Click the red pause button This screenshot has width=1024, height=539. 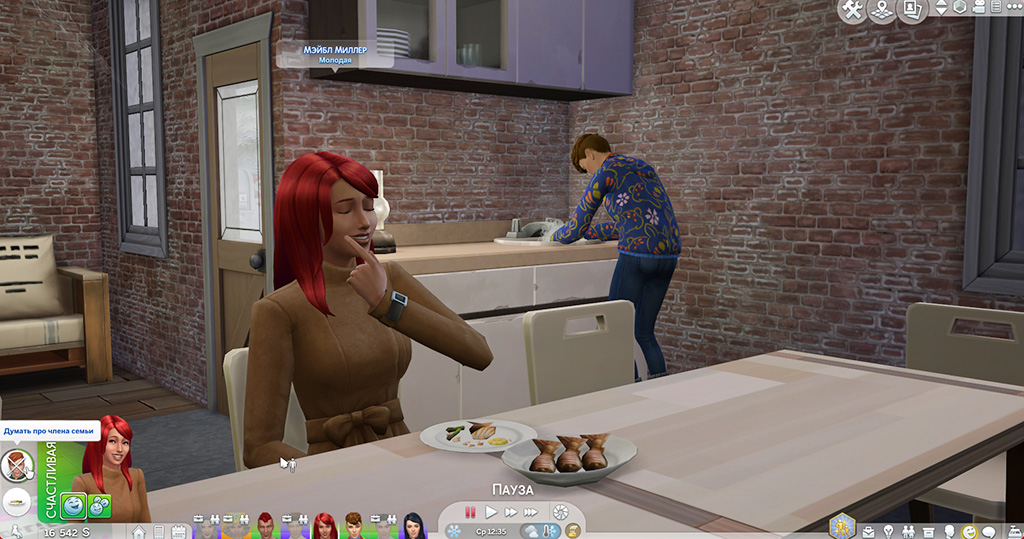(x=470, y=512)
